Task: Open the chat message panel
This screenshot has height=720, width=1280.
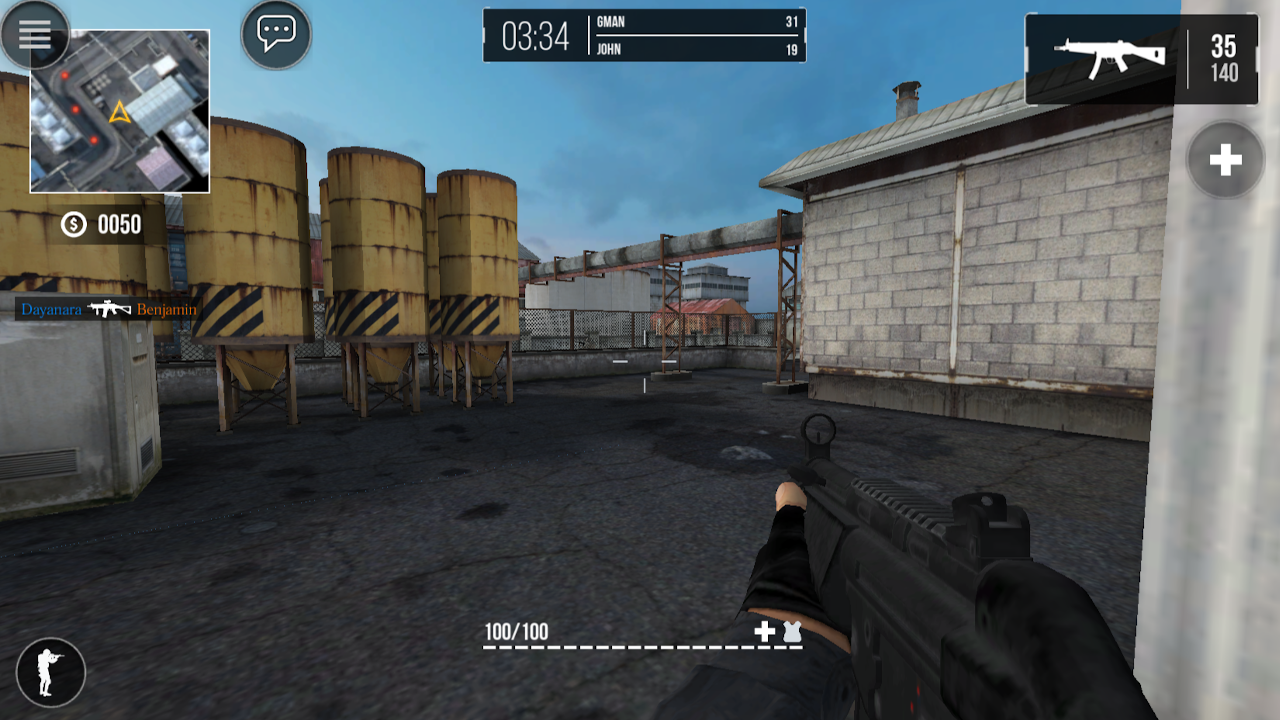Action: (276, 32)
